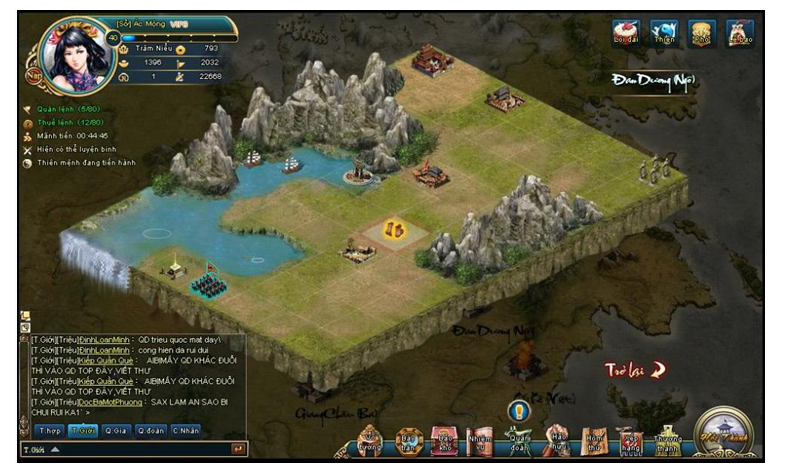Open the Bảo khố treasury chest
This screenshot has height=470, width=785.
pos(442,440)
